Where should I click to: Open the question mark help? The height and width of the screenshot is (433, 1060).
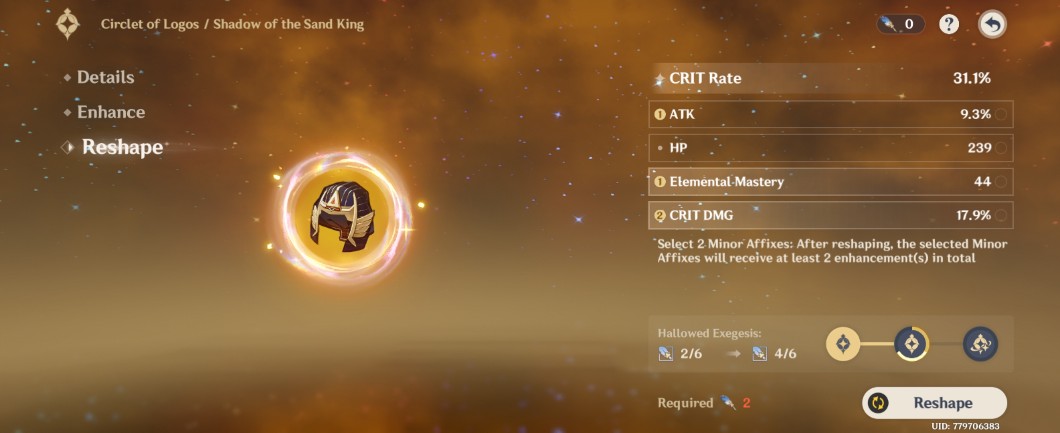950,24
